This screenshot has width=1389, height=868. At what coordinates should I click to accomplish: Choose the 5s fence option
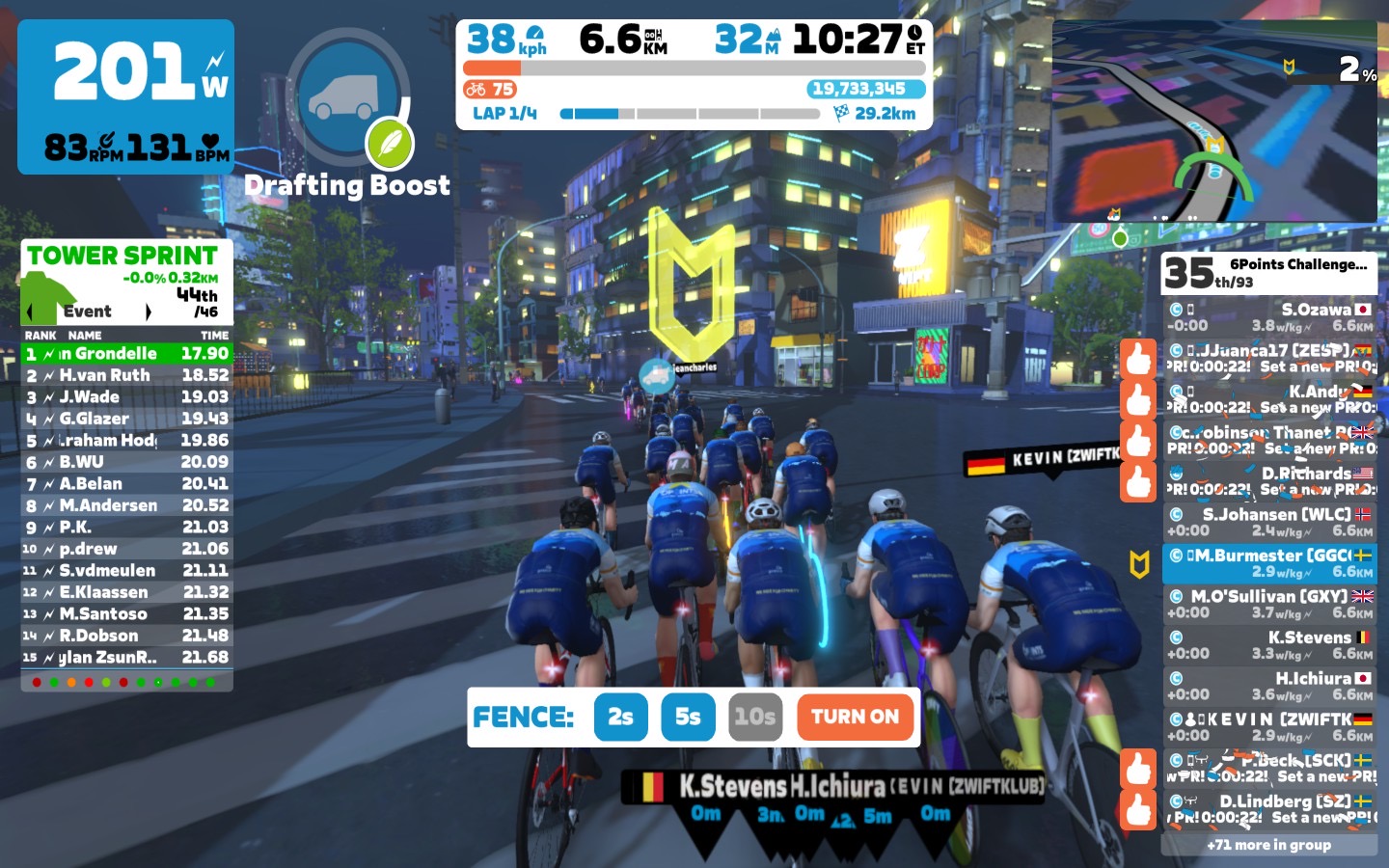coord(688,717)
